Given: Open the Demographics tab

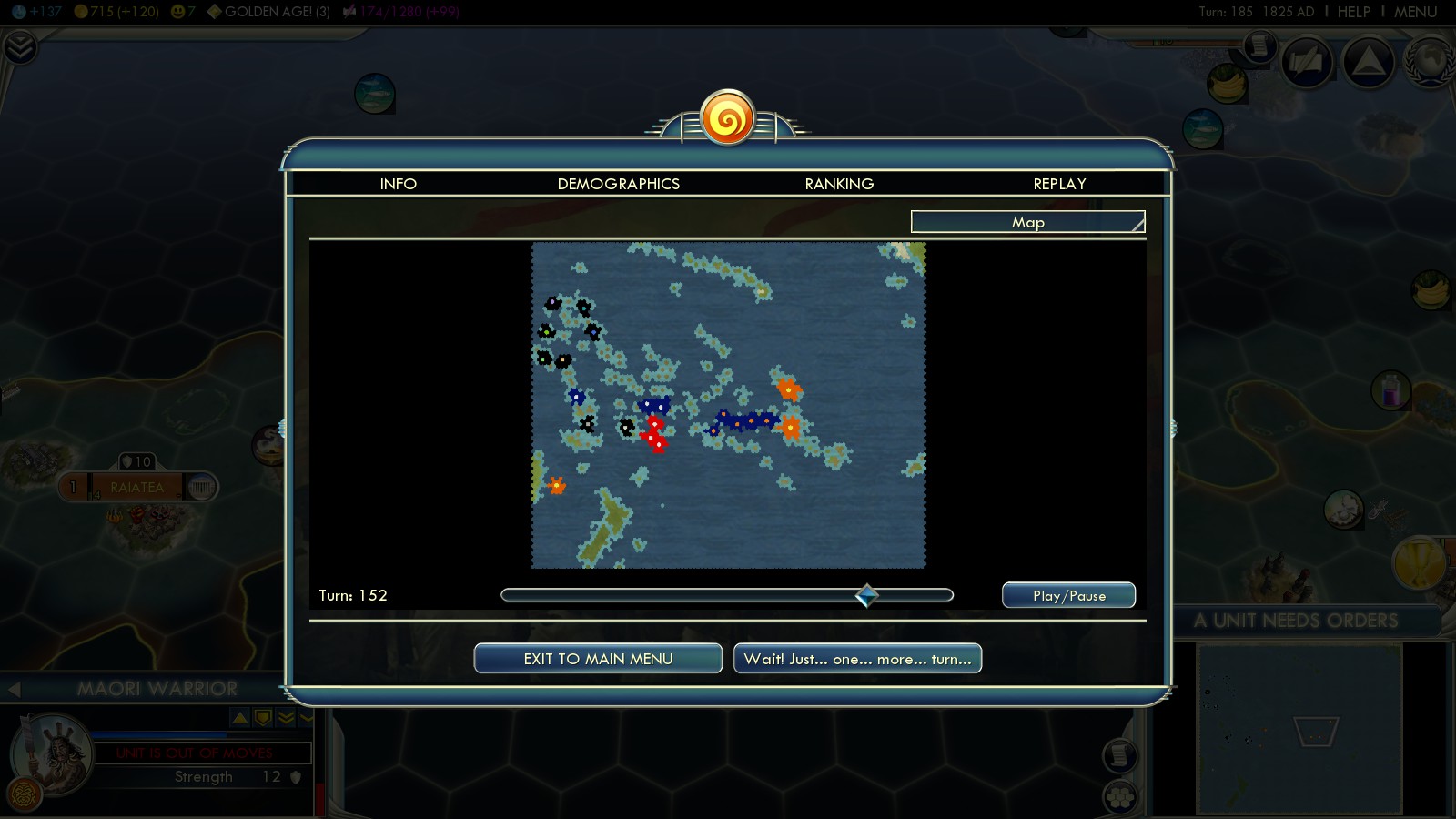Looking at the screenshot, I should point(618,184).
